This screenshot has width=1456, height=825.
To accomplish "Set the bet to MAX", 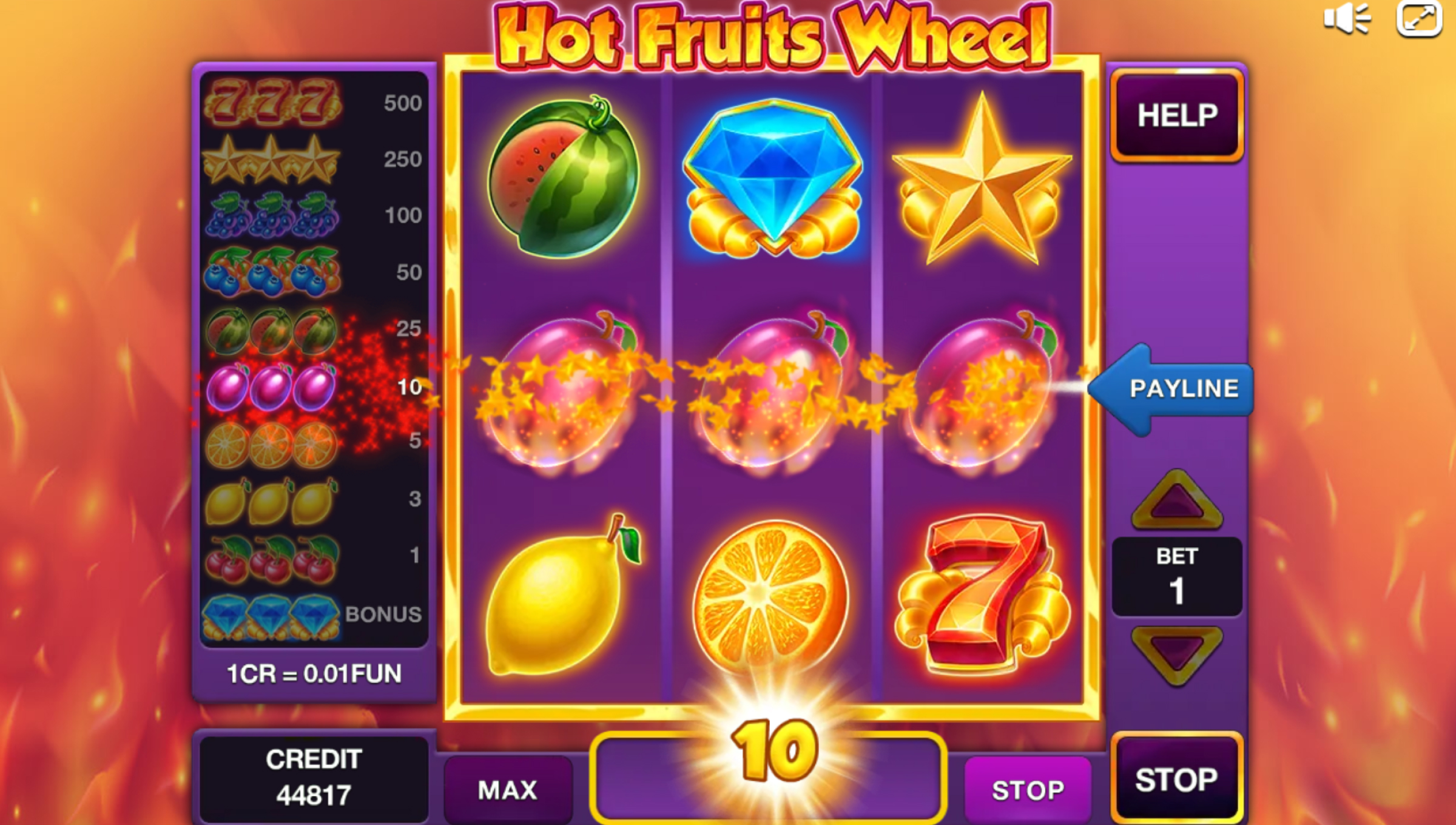I will [508, 790].
